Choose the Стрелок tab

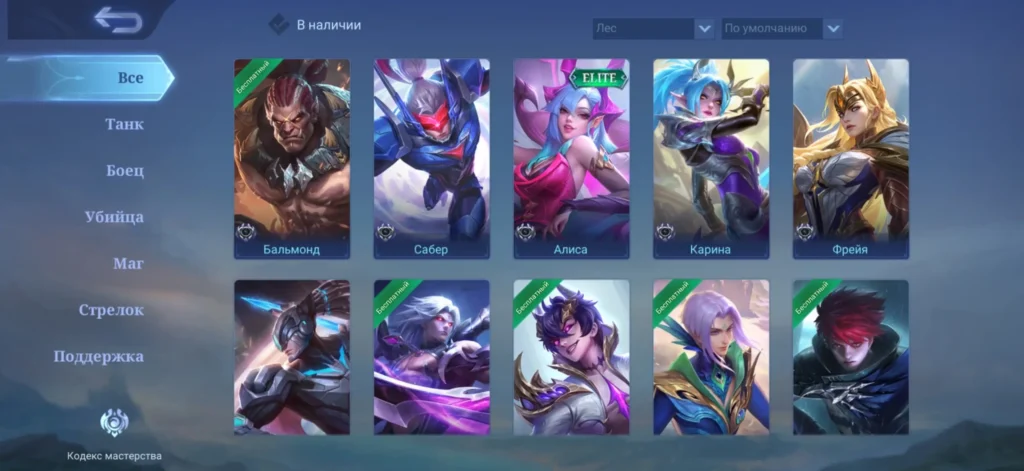[111, 310]
